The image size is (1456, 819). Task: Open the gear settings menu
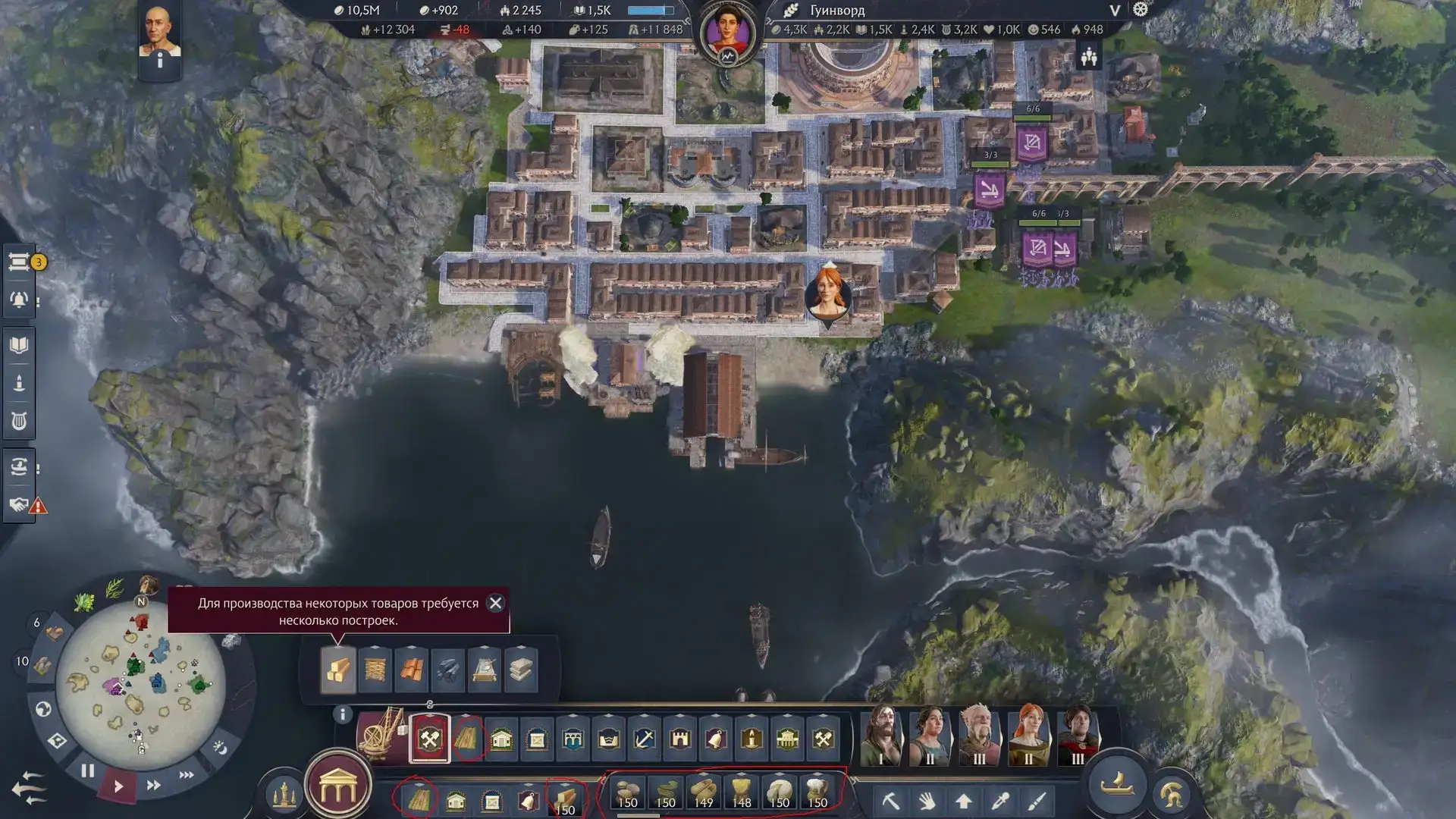click(1141, 10)
